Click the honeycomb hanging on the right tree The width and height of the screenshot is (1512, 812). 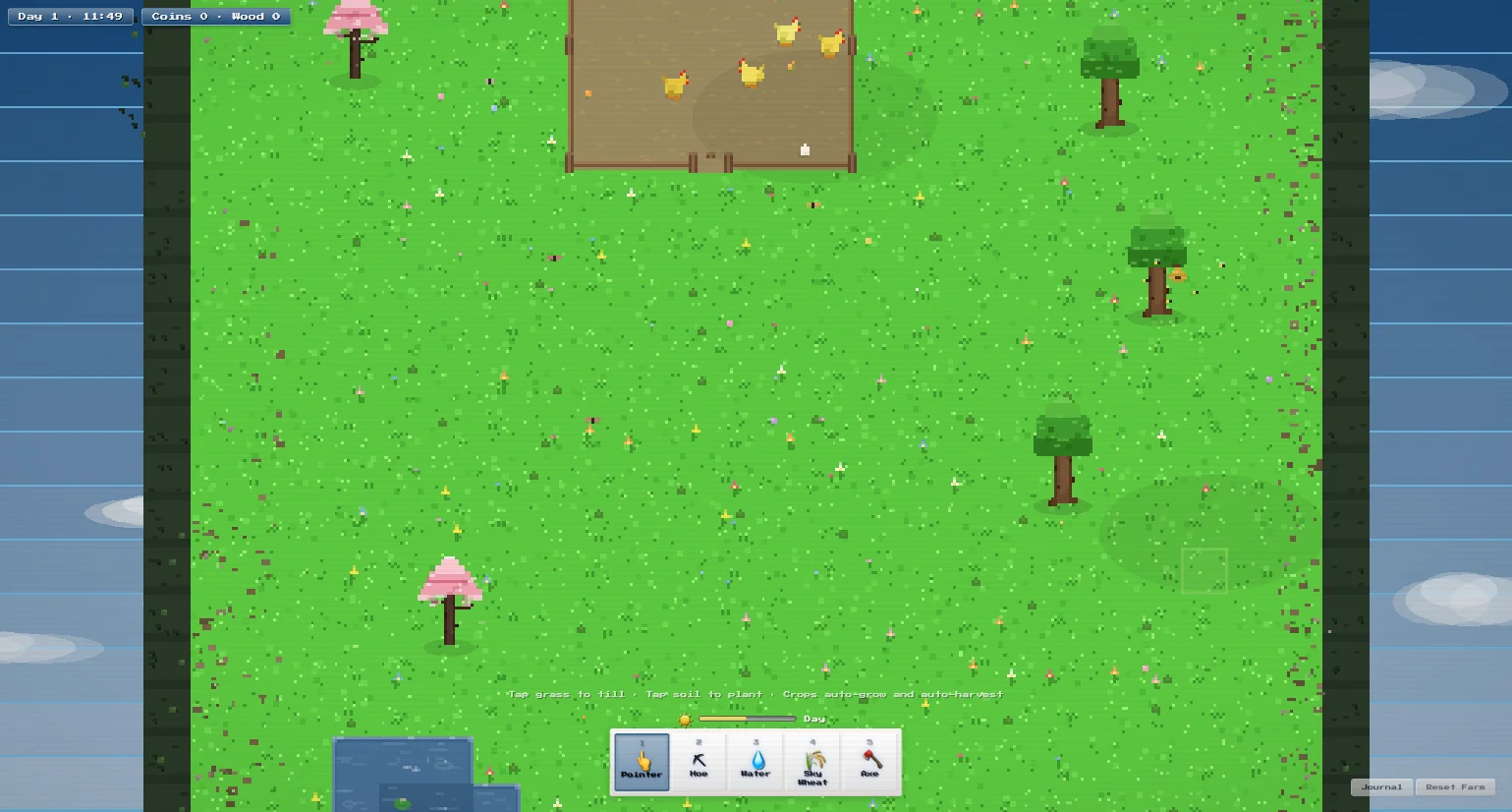pos(1176,276)
